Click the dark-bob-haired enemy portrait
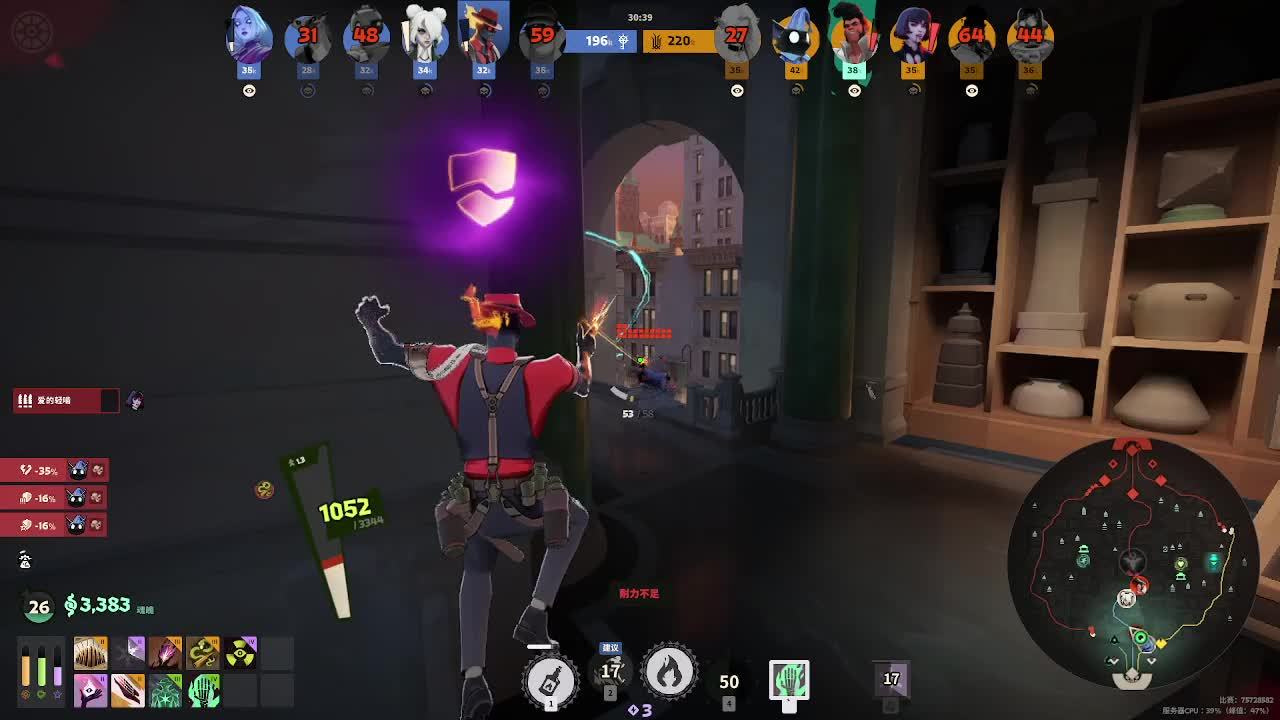Screen dimensions: 1280x720 point(912,36)
